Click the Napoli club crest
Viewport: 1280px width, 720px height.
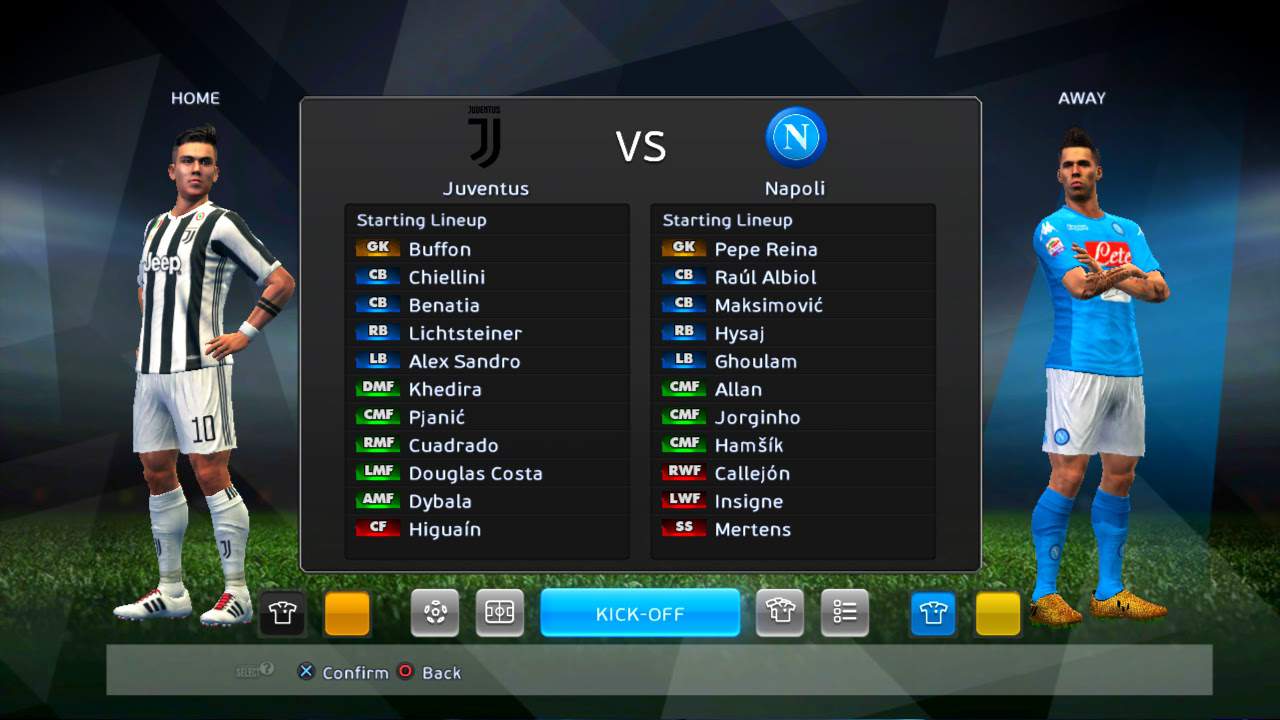pos(796,137)
